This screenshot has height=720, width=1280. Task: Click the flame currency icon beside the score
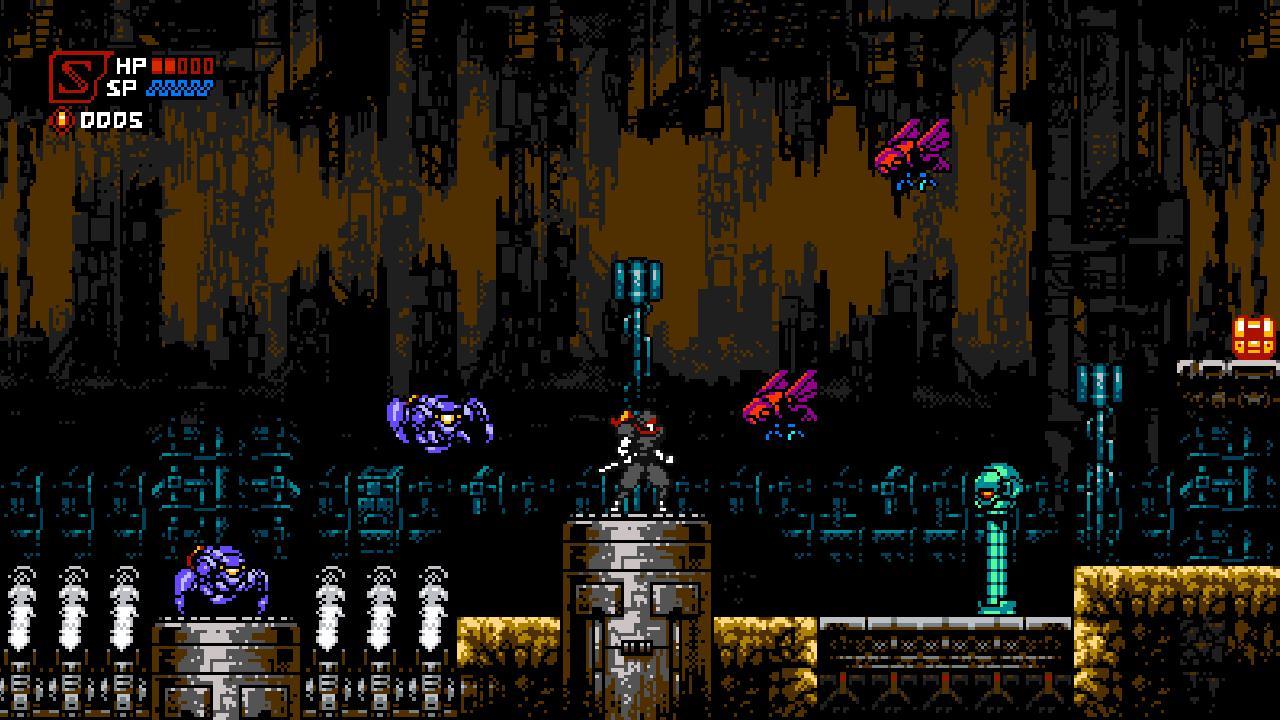[62, 118]
